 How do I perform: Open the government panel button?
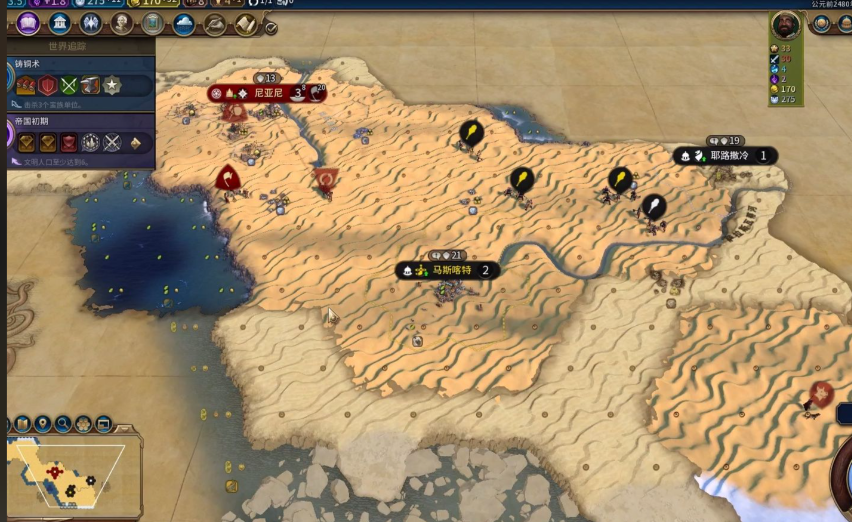(91, 23)
